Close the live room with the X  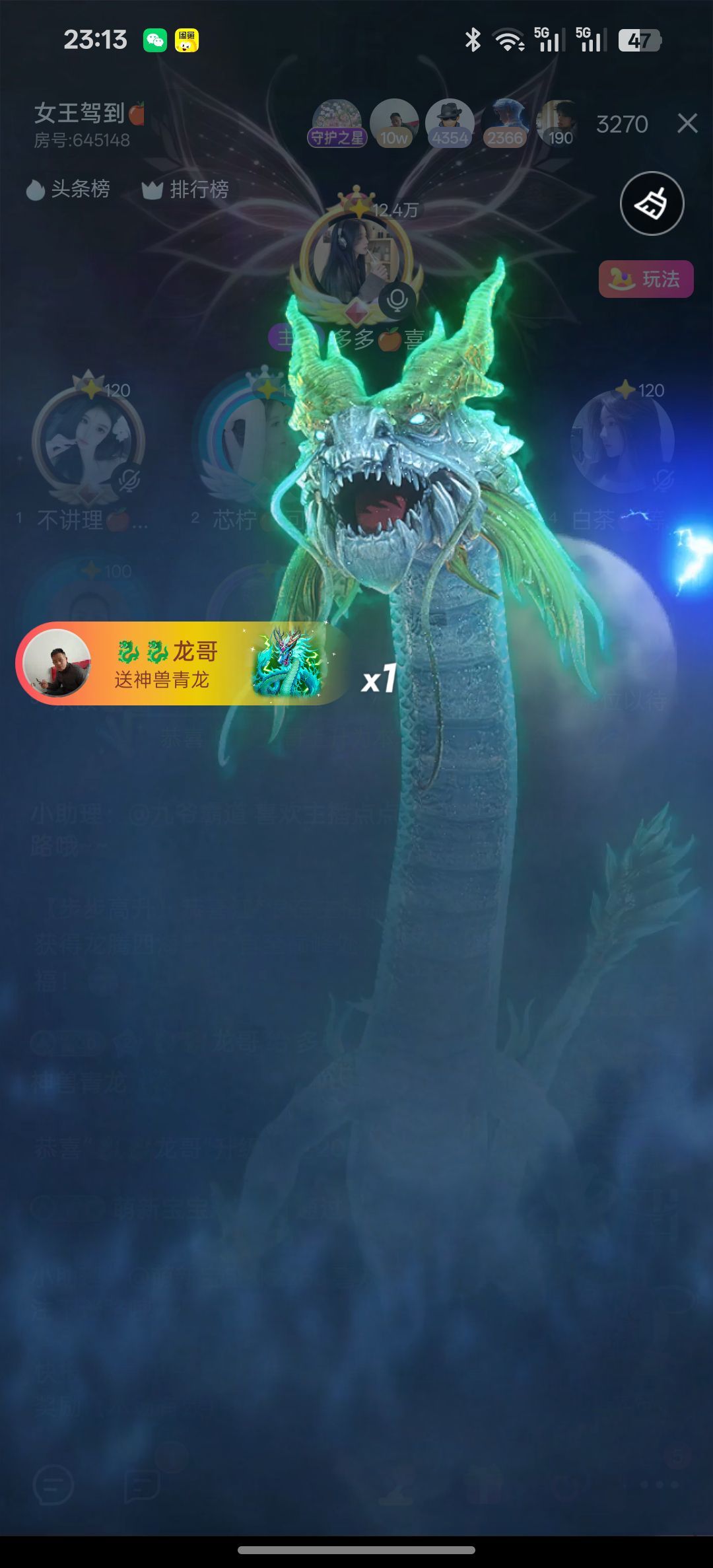(687, 123)
